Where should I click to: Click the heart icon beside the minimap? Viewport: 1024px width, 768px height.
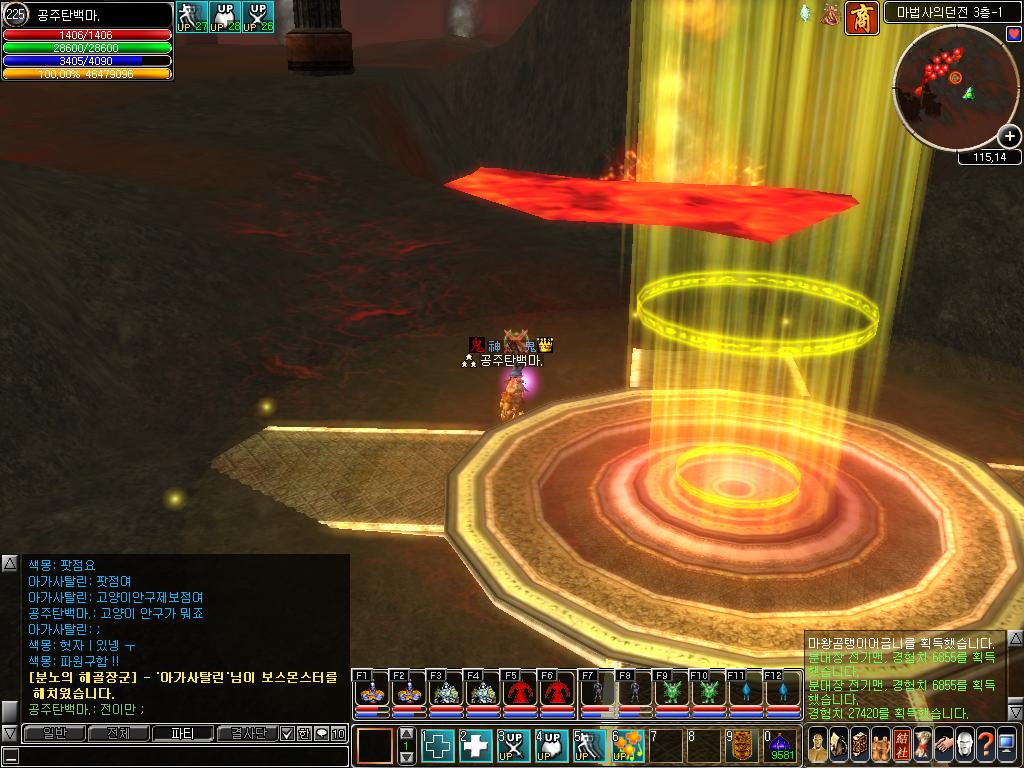1013,35
